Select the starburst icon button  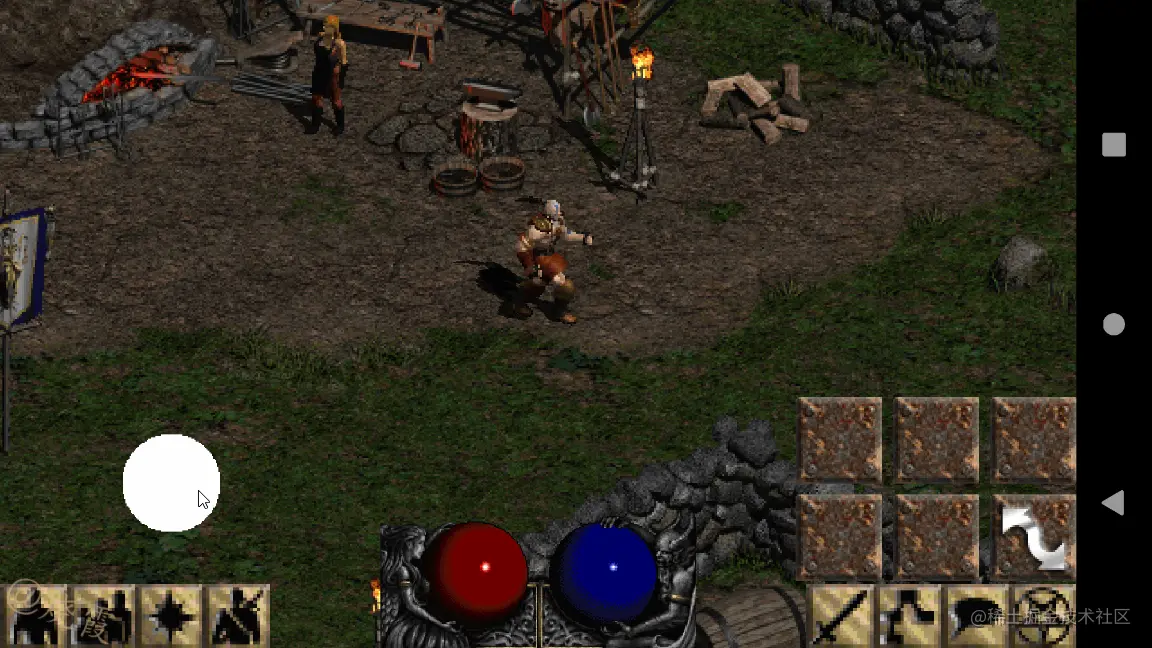click(170, 616)
